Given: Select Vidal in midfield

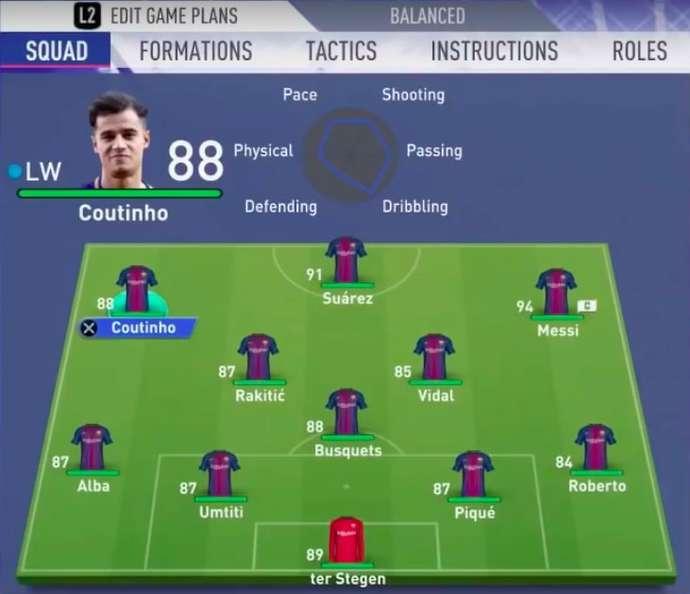Looking at the screenshot, I should click(x=434, y=360).
